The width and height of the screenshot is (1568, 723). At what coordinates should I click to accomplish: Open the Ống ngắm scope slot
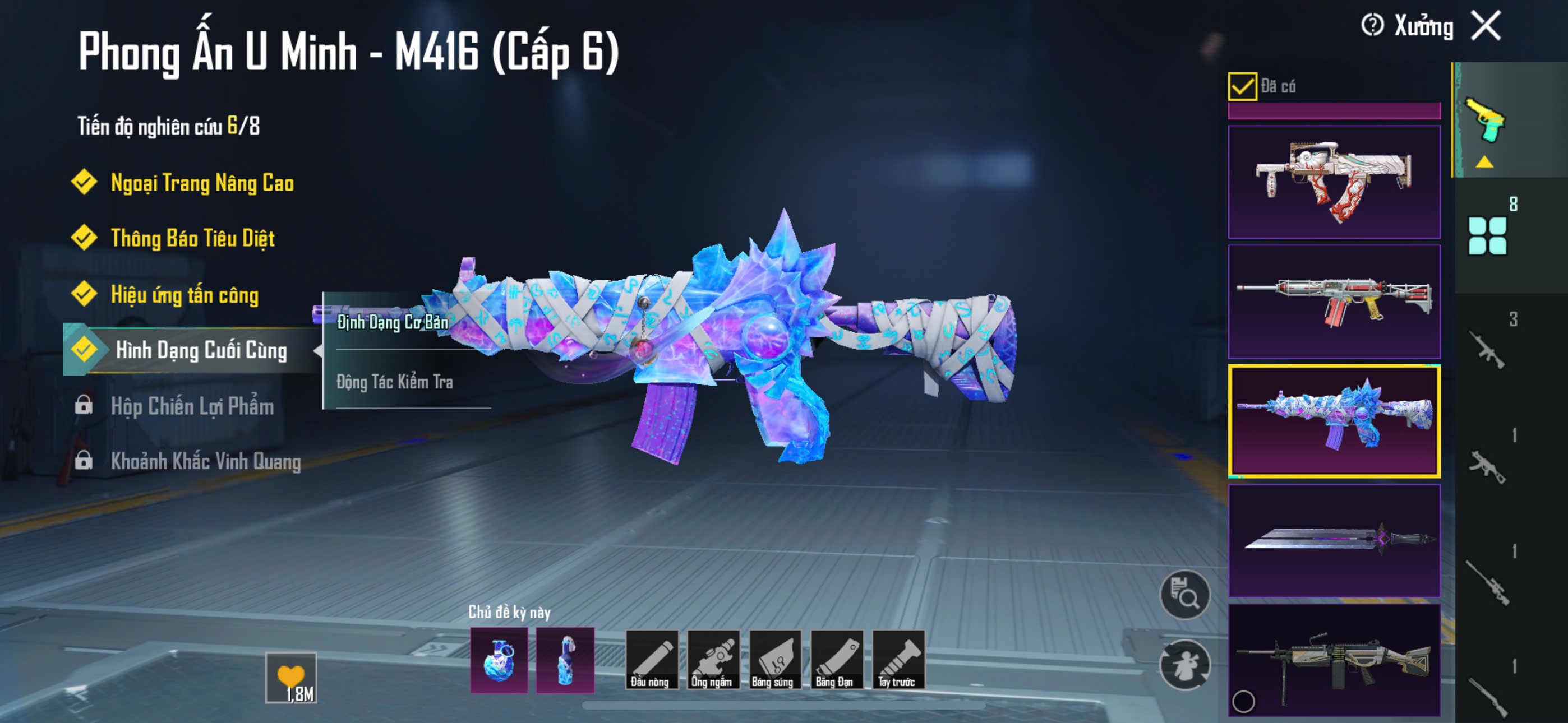click(x=712, y=659)
